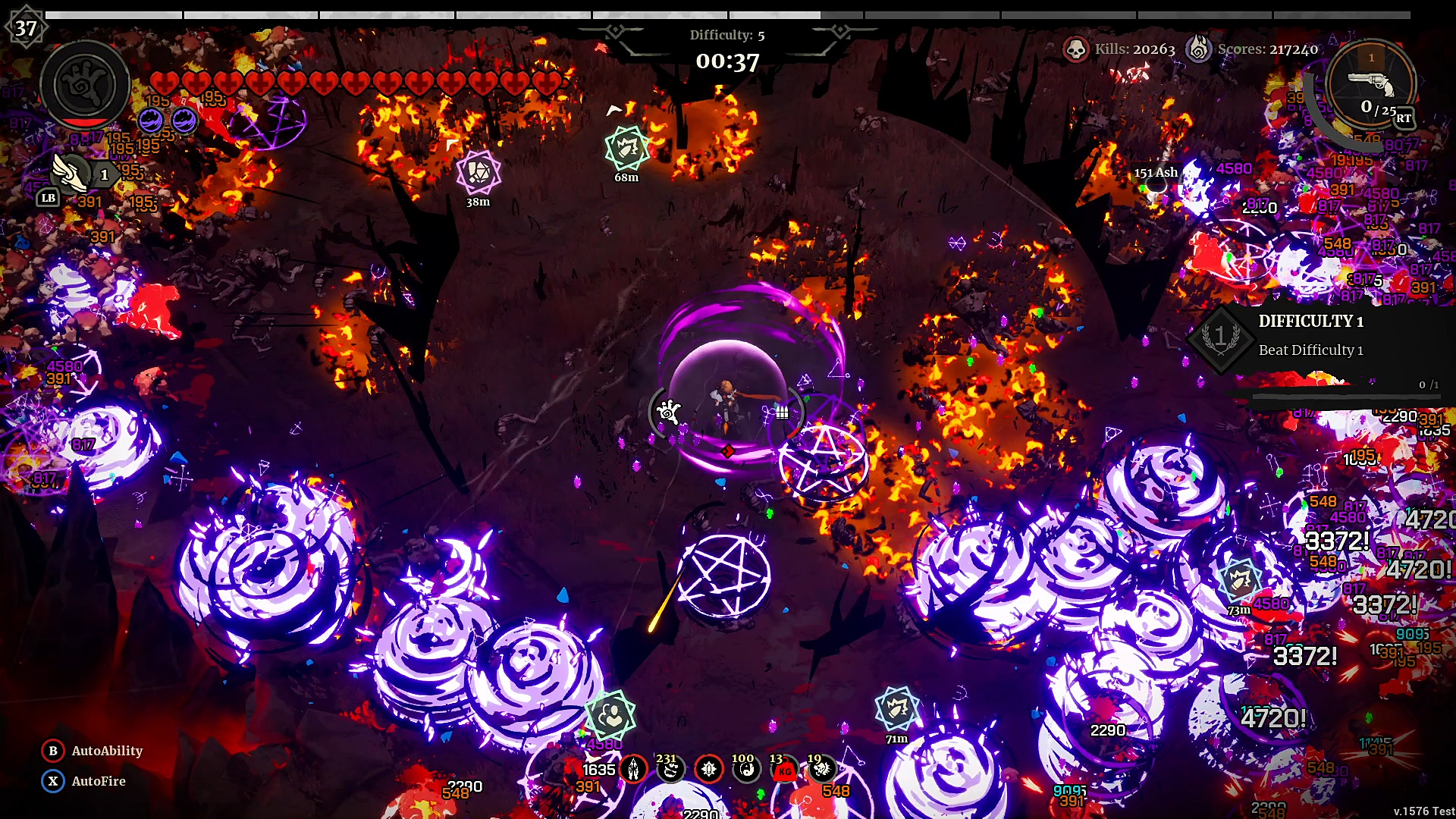The image size is (1456, 819).
Task: Click the Beat Difficulty 1 text
Action: pyautogui.click(x=1311, y=350)
